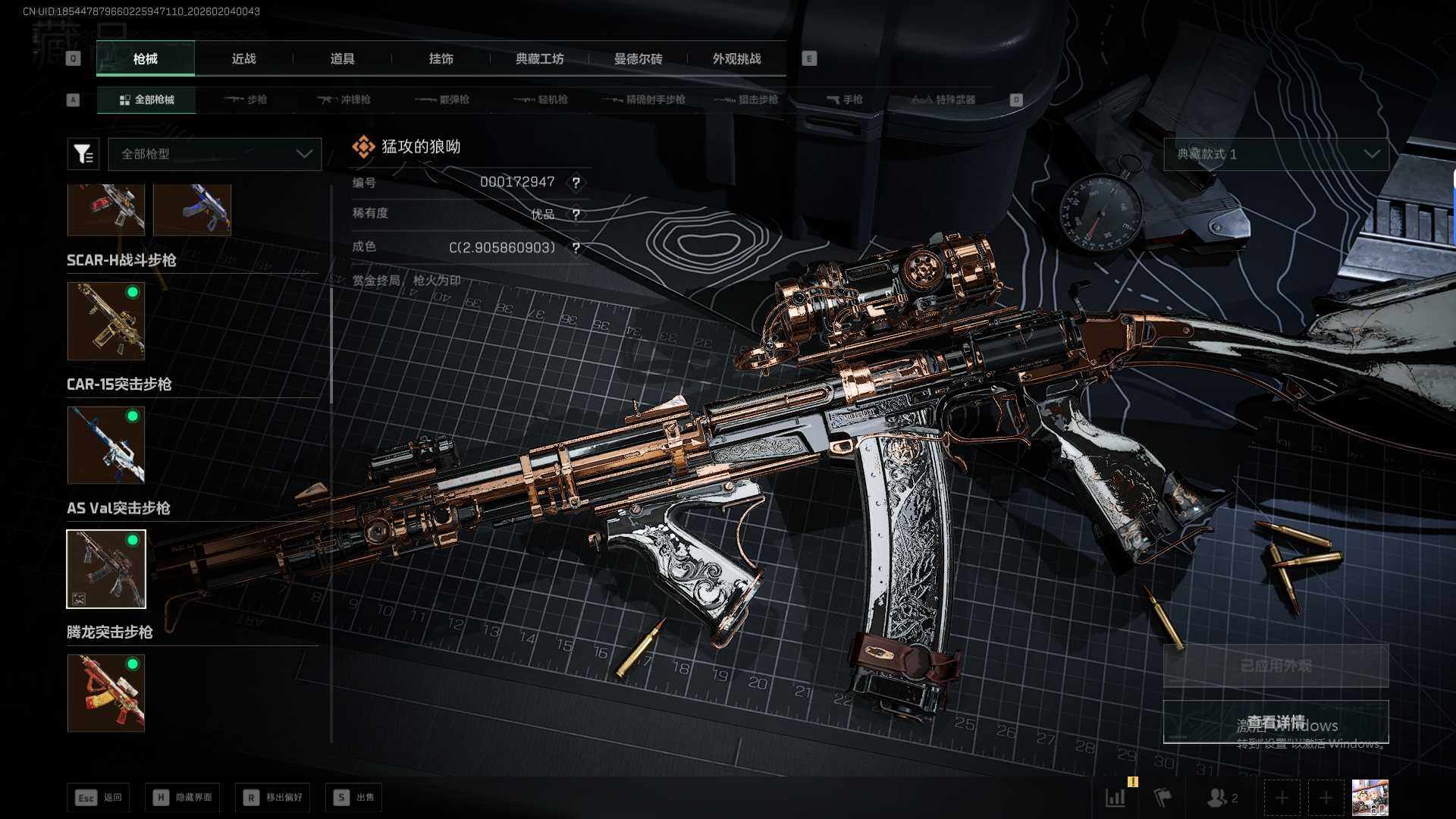1456x819 pixels.
Task: Select the SCAR-H gold skin thumbnail
Action: tap(106, 321)
